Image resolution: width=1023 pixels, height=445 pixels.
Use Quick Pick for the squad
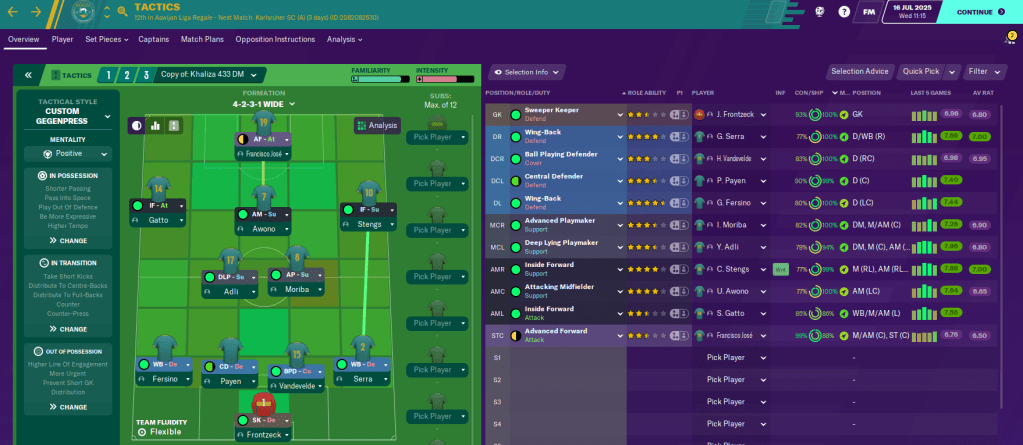(920, 72)
